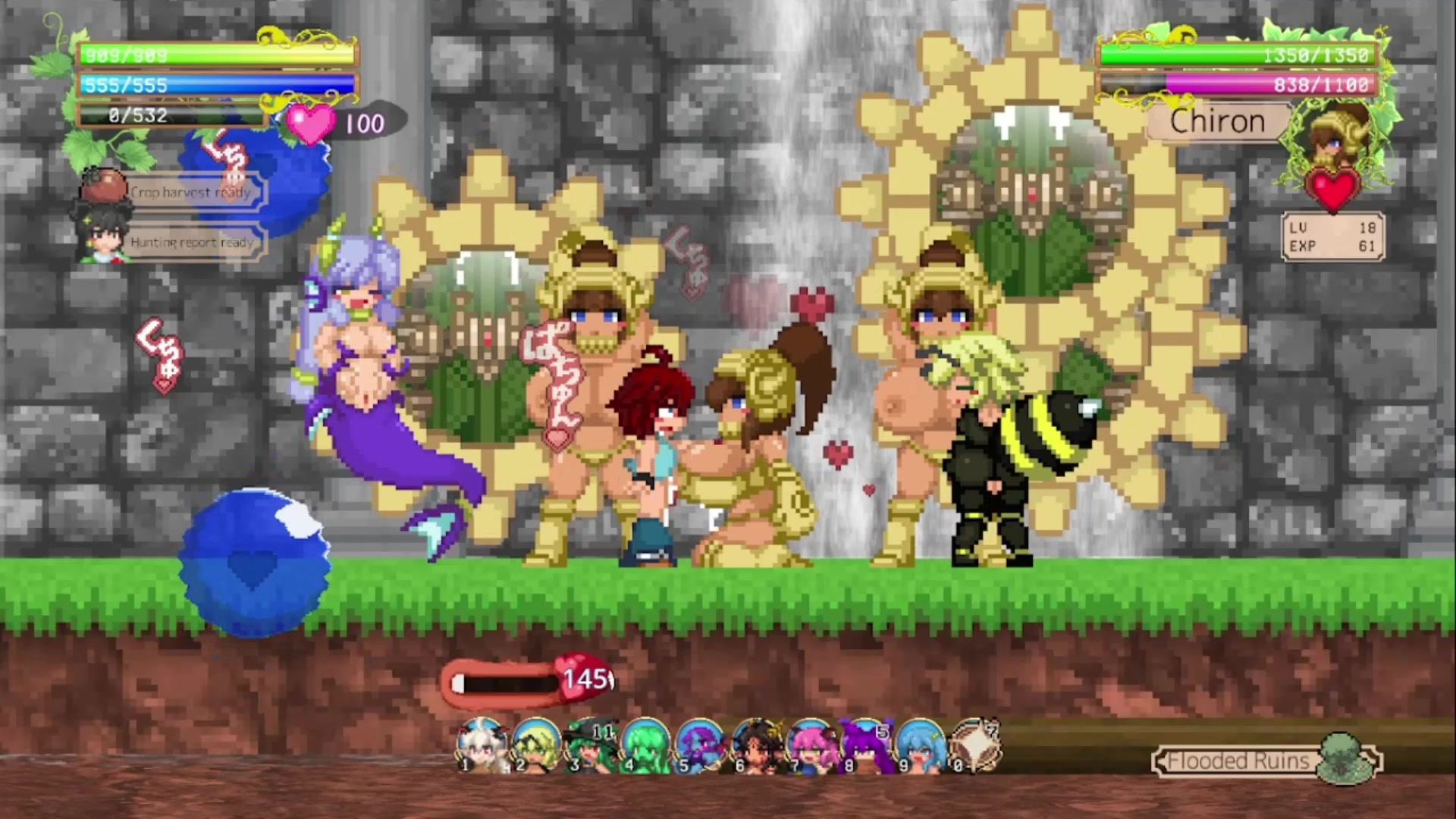The height and width of the screenshot is (819, 1456).
Task: Choose the blonde companion in slot 2
Action: tap(535, 745)
